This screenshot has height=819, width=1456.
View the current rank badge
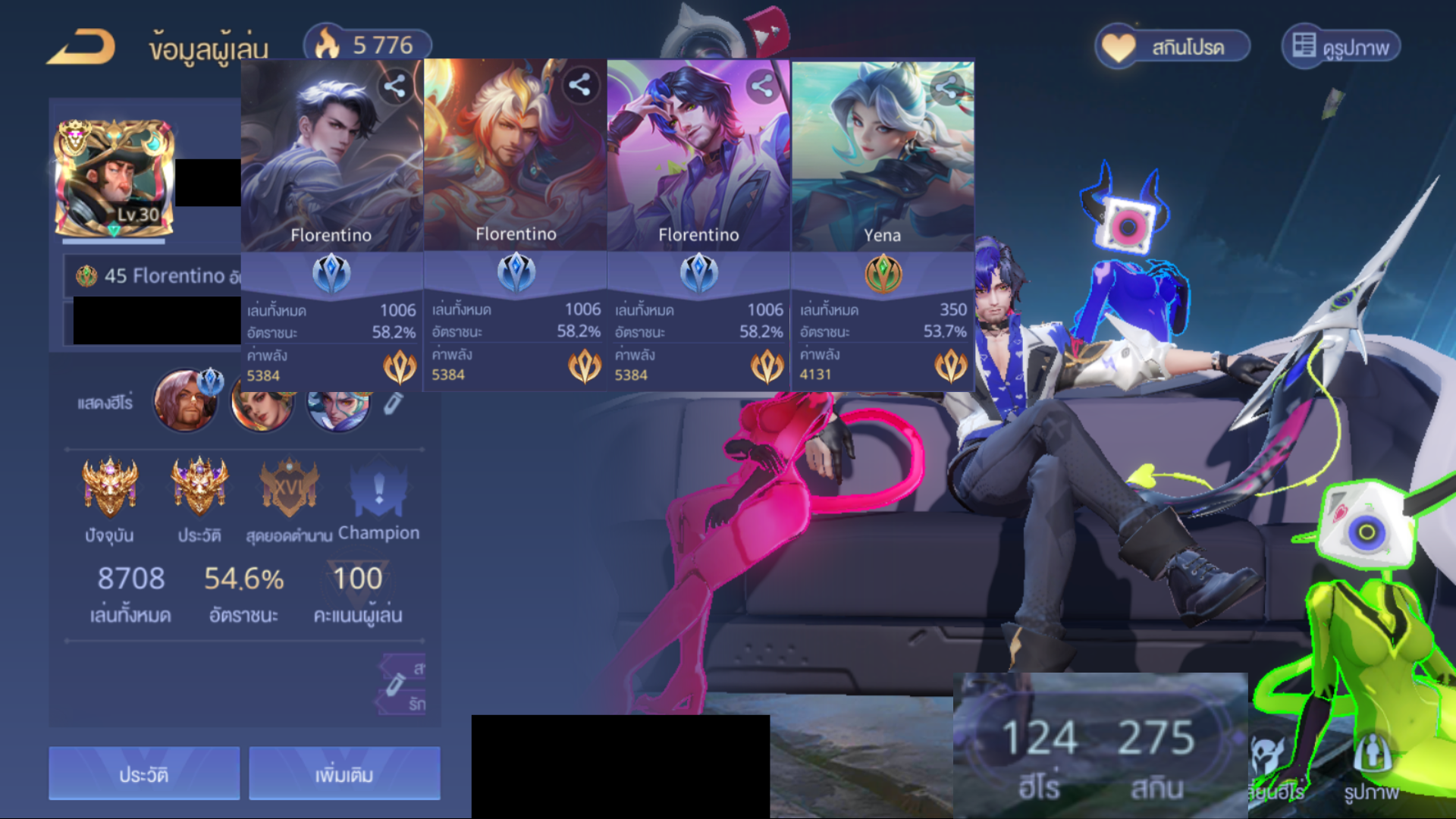pos(110,487)
